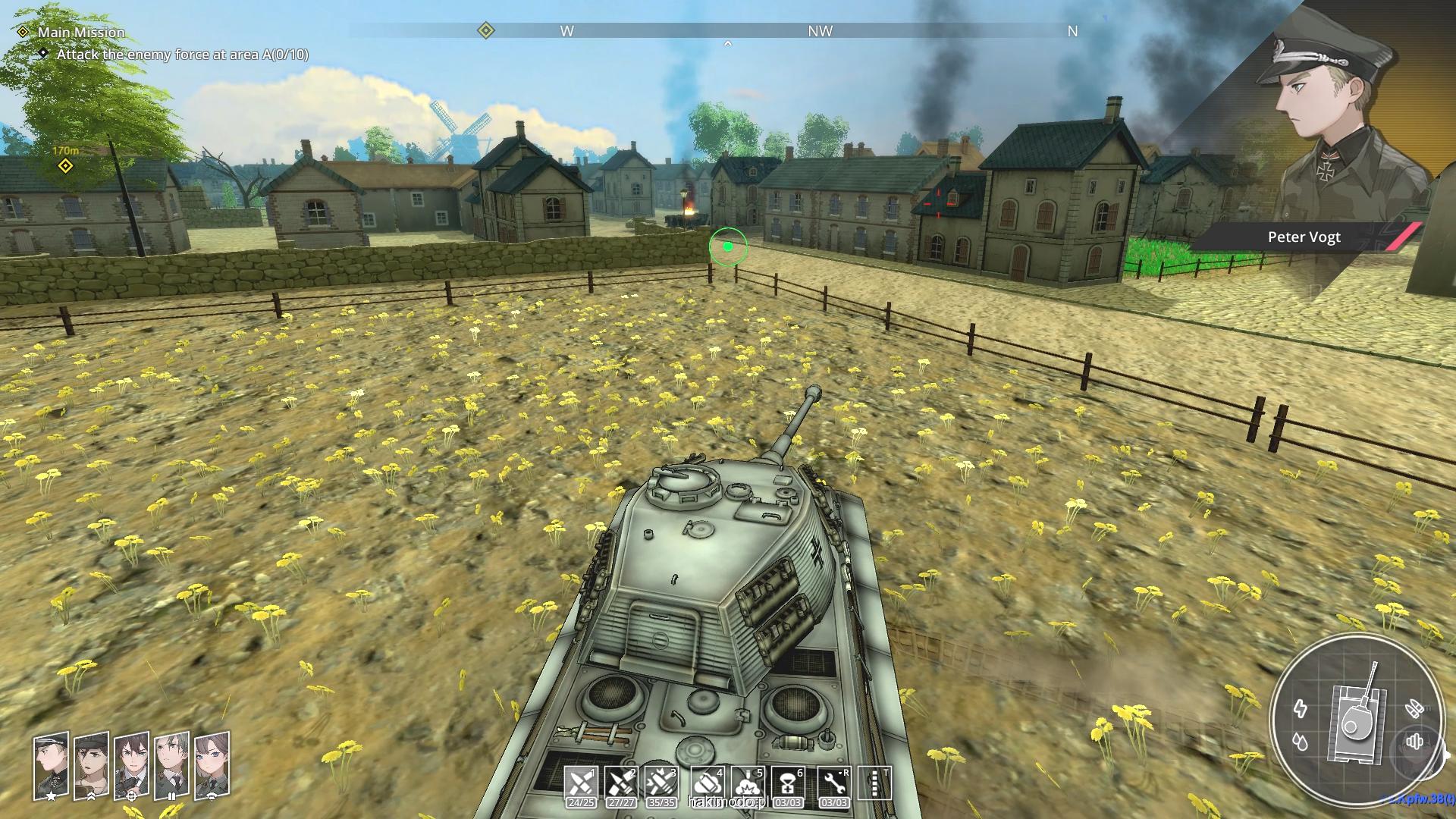Image resolution: width=1456 pixels, height=819 pixels.
Task: Call the medical supply drop in slot 6
Action: point(787,783)
